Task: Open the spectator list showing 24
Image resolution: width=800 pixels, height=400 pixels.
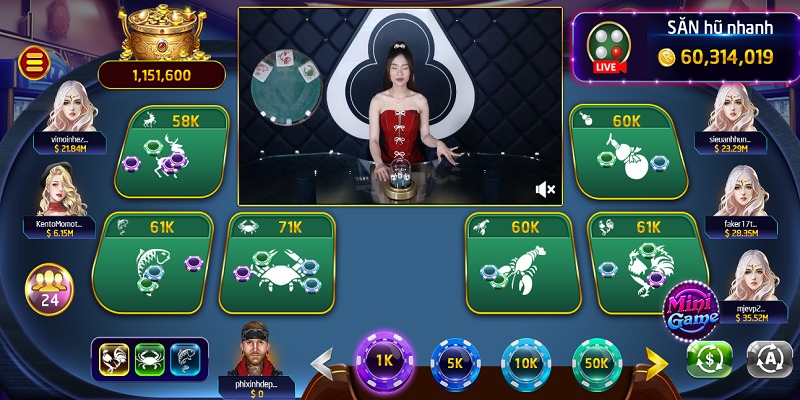Action: click(47, 287)
